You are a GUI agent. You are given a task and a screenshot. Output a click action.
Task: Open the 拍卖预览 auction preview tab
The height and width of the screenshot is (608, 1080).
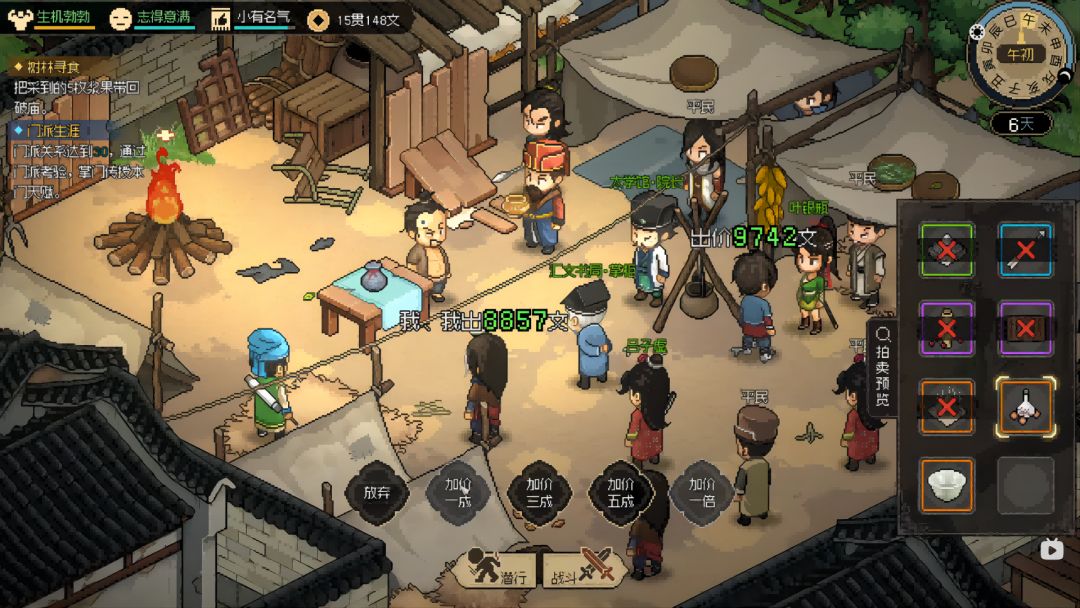883,367
